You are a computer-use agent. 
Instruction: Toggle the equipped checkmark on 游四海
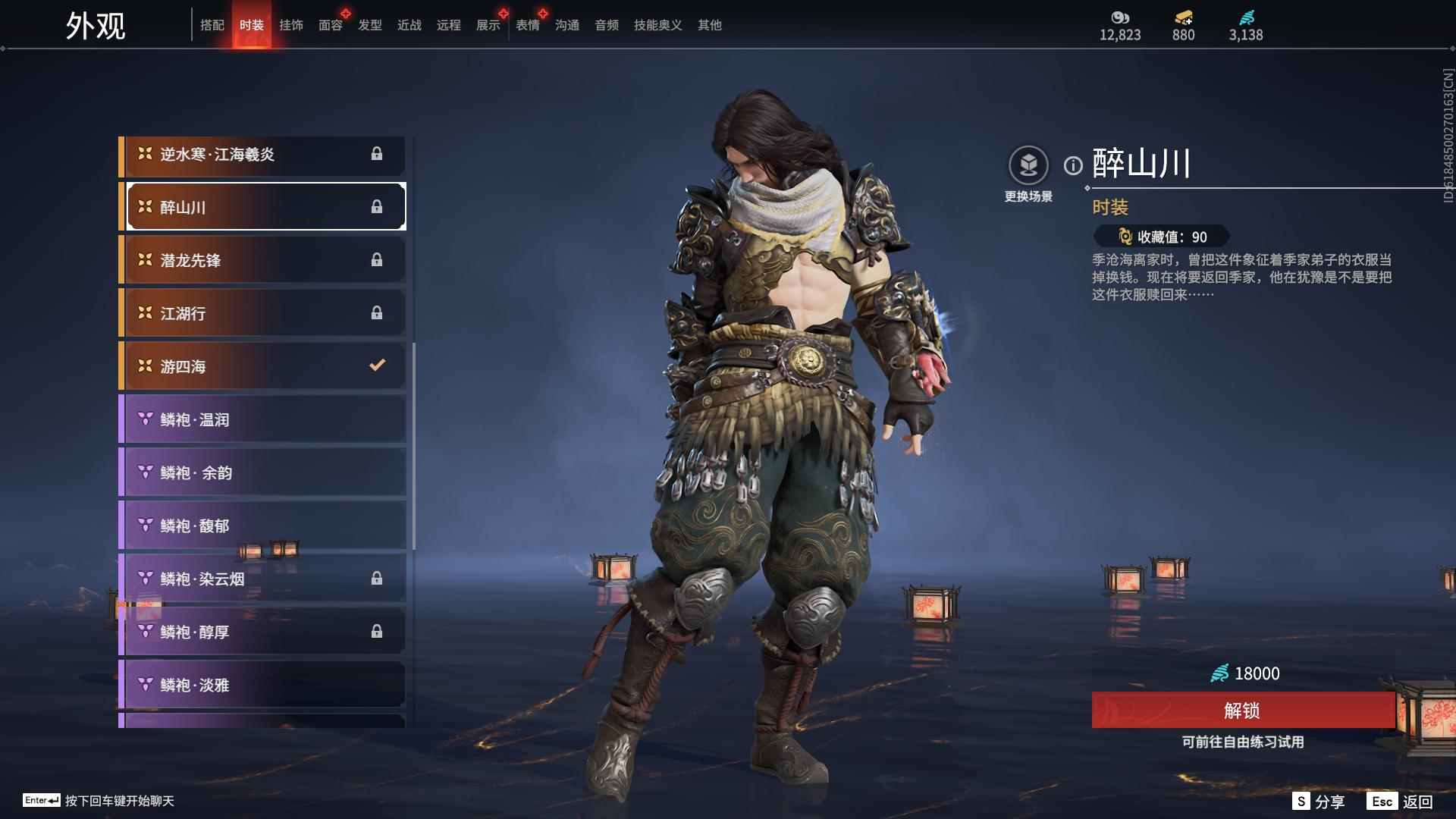pos(377,365)
